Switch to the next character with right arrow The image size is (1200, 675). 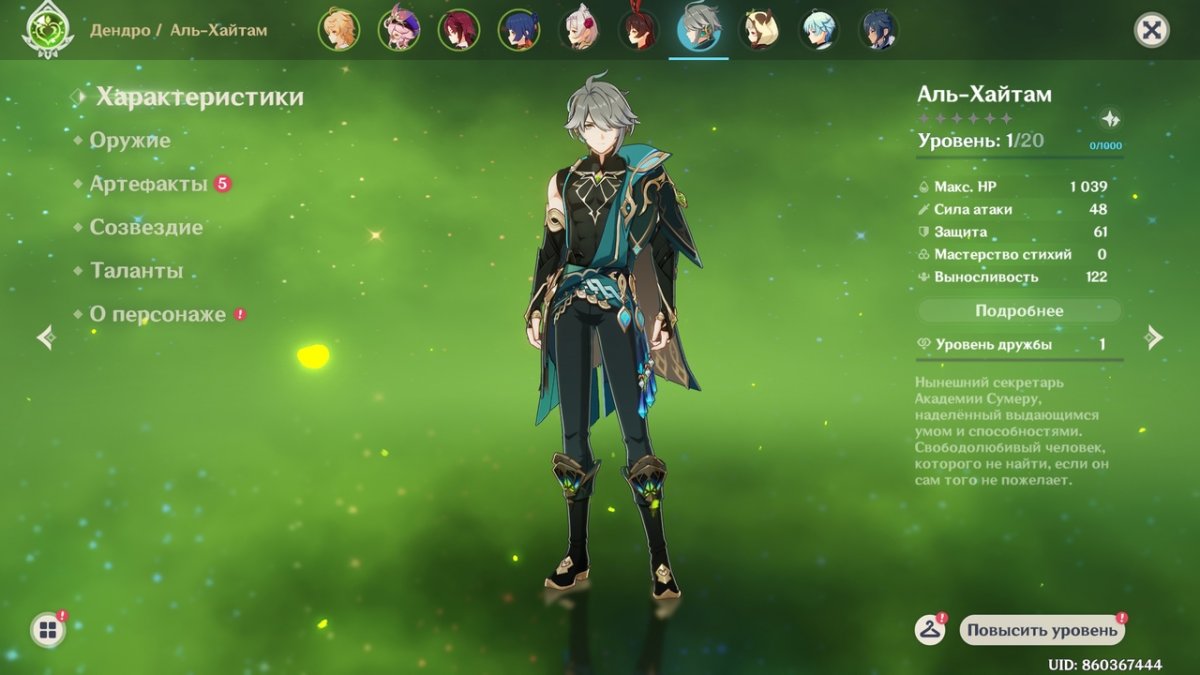(x=1154, y=337)
